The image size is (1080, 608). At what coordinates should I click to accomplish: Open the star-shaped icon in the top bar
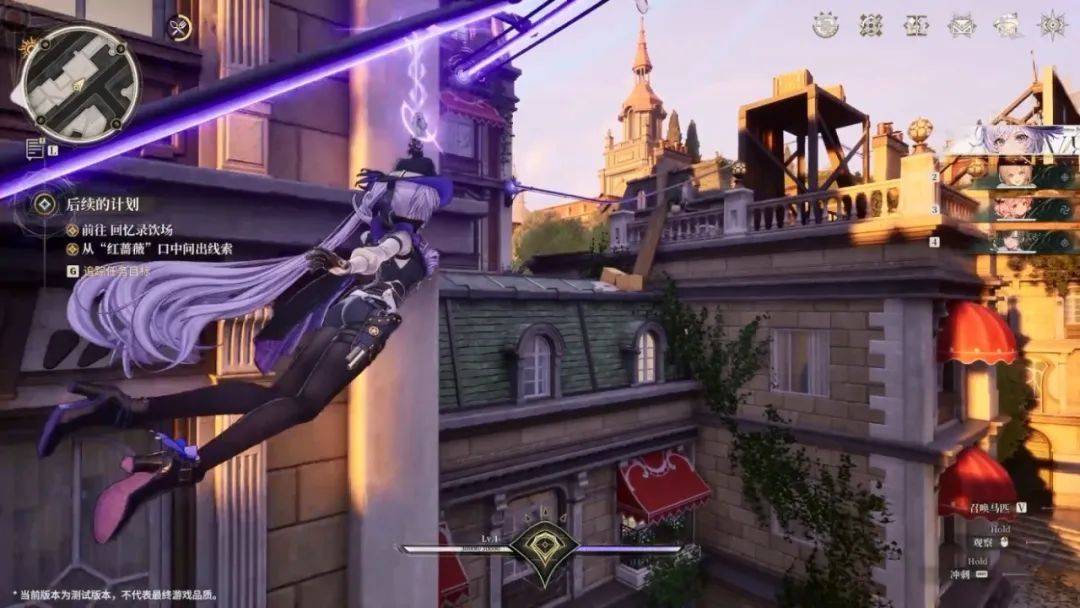(x=1052, y=26)
